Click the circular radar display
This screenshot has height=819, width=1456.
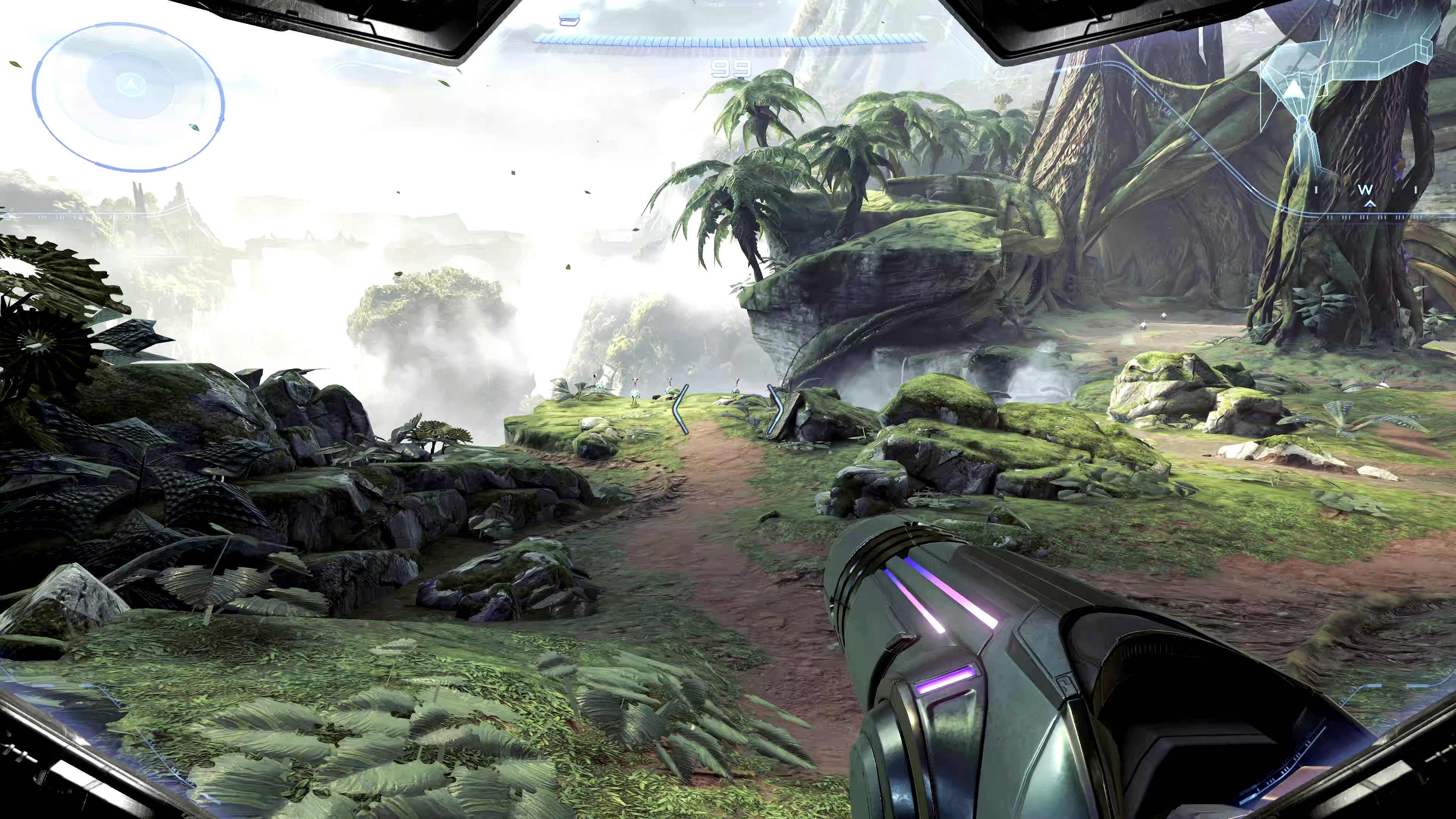click(x=129, y=96)
